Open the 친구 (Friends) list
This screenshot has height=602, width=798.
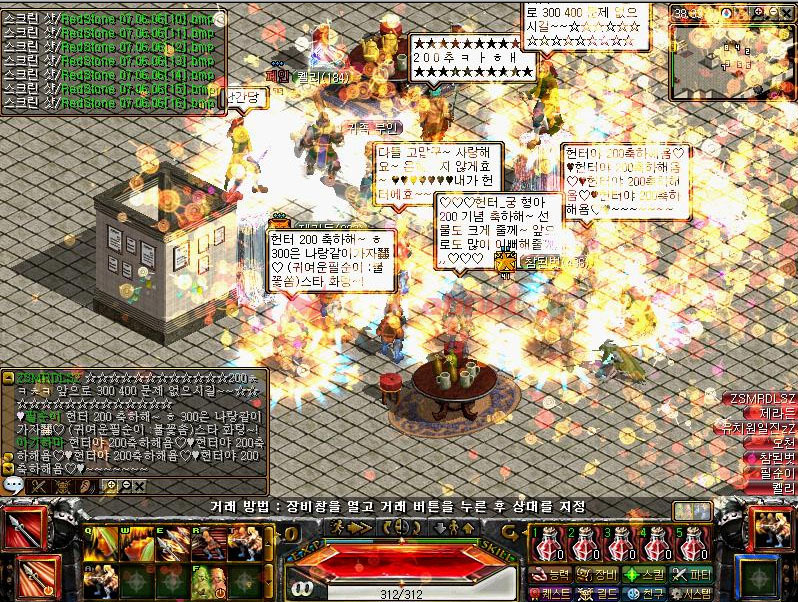pos(646,593)
